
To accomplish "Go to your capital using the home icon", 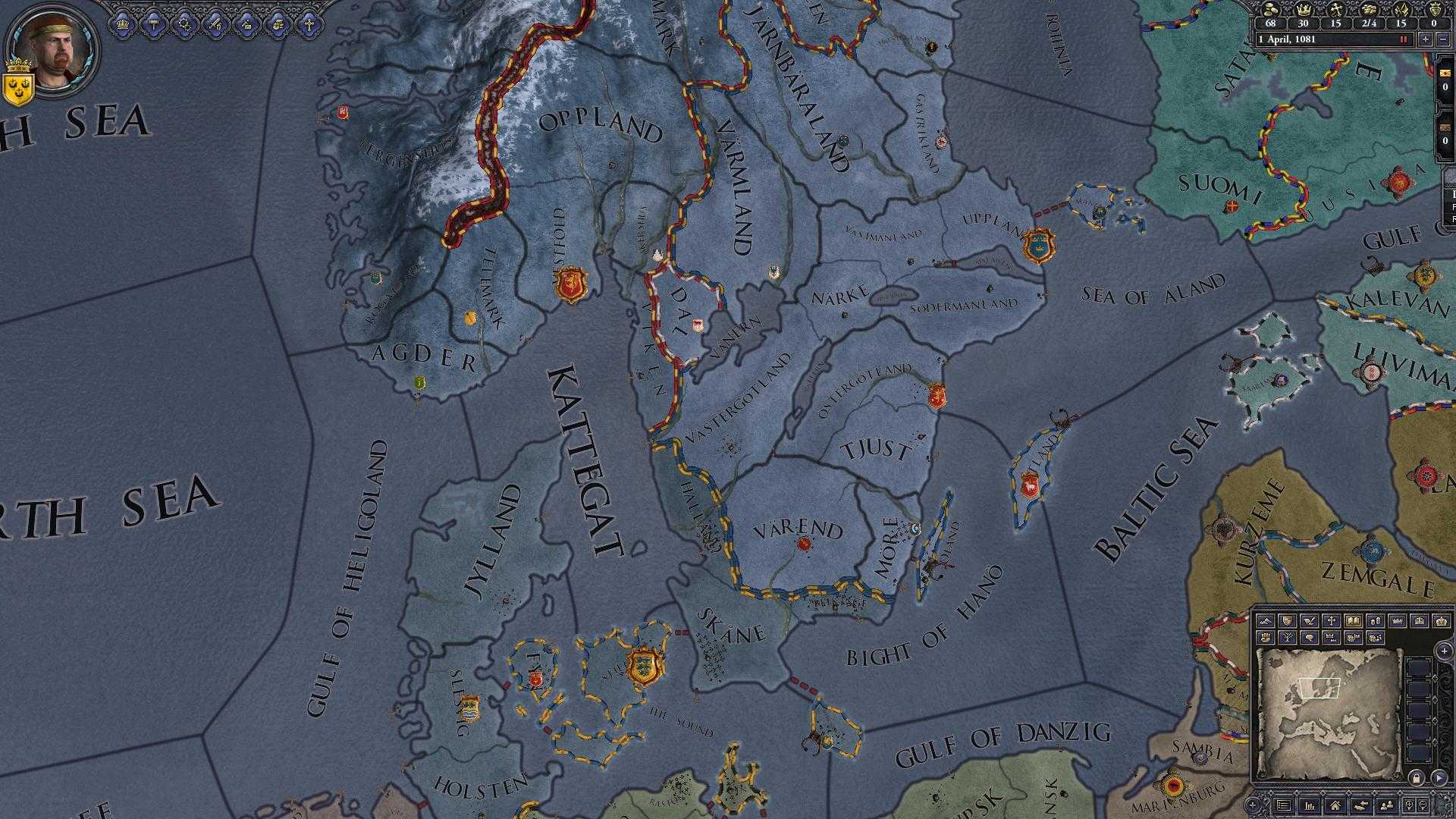I will [1335, 806].
